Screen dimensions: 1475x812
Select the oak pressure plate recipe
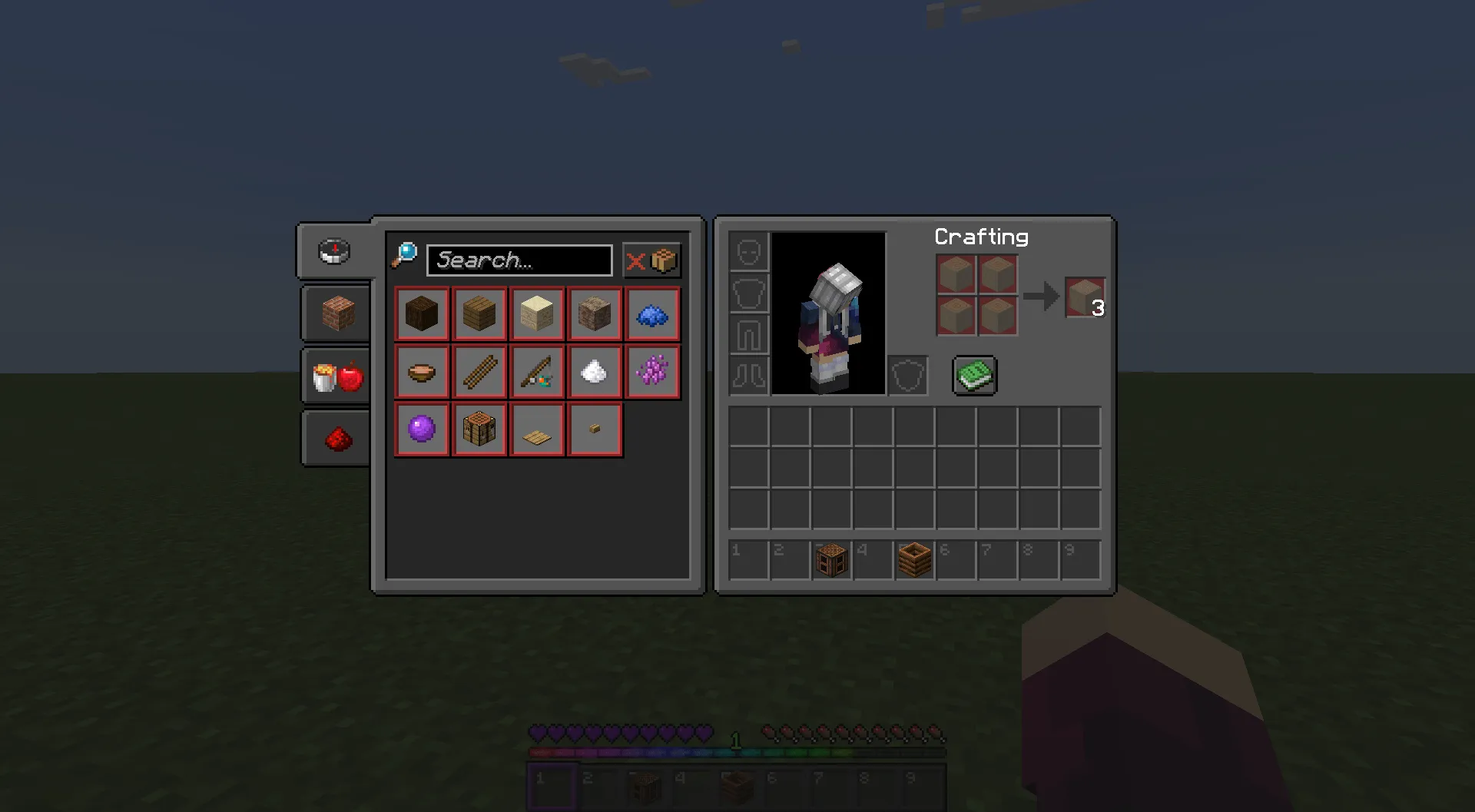click(x=537, y=429)
